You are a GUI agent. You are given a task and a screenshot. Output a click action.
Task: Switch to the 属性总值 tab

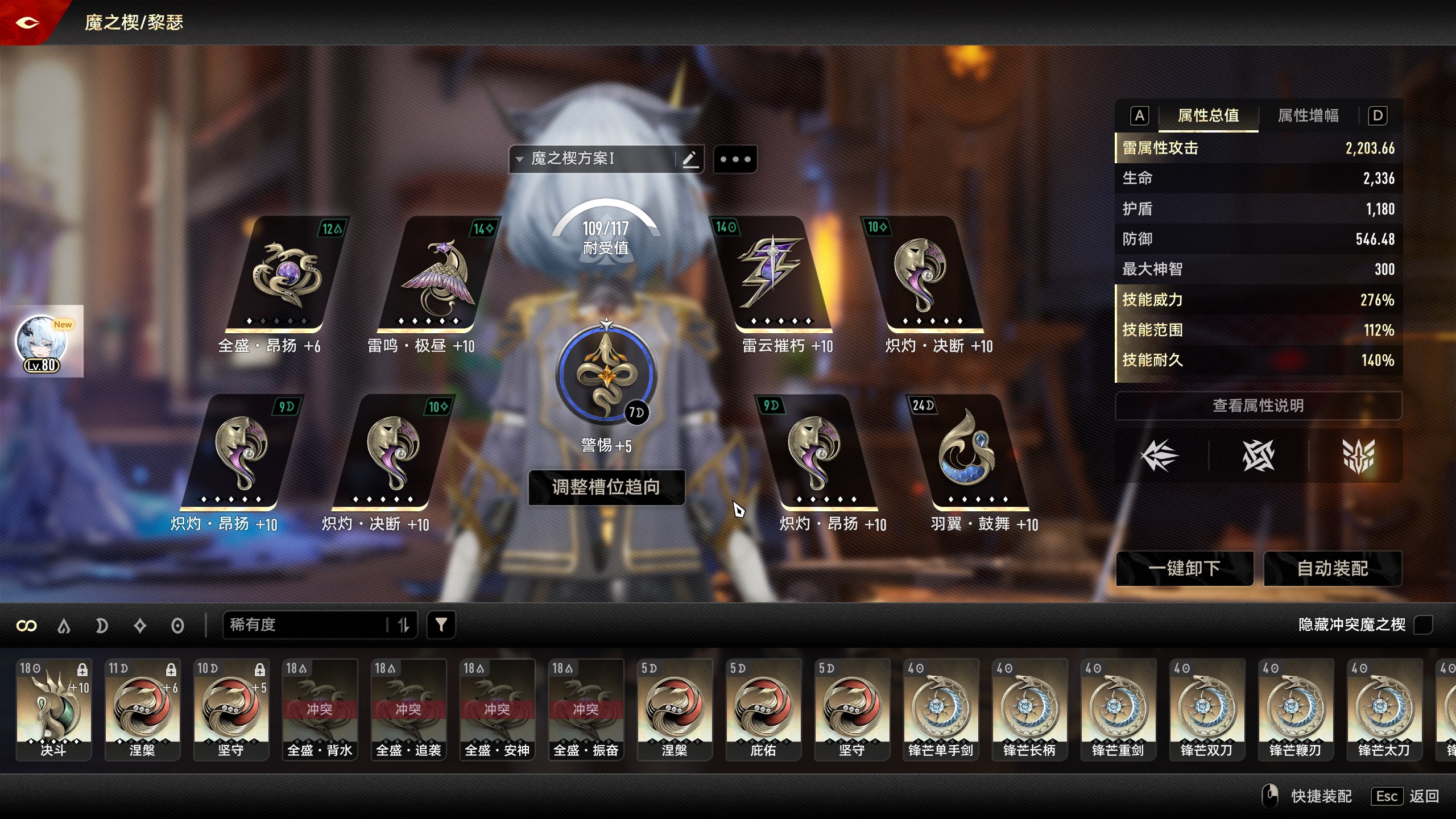click(1208, 116)
